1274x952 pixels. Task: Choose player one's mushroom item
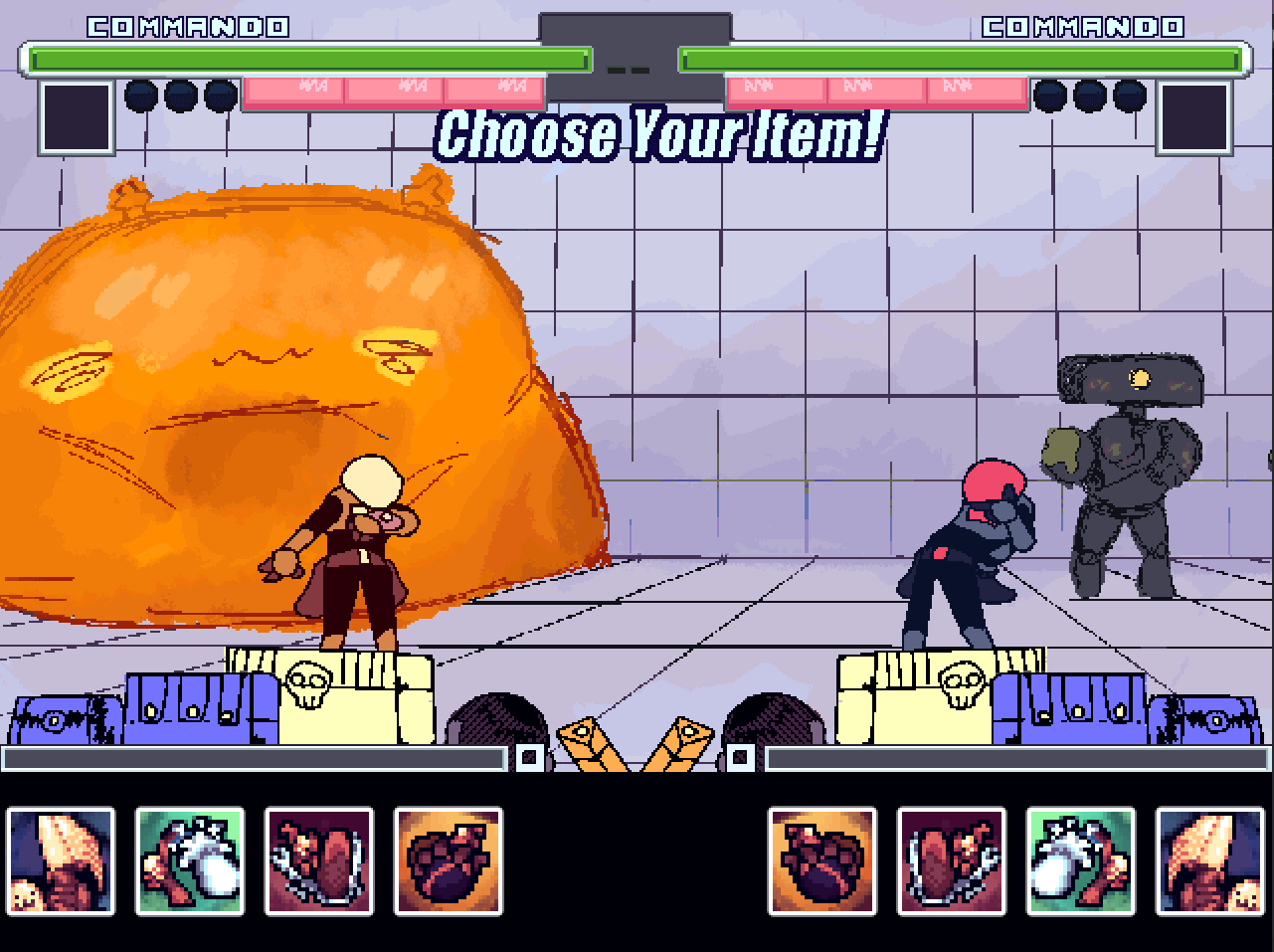[x=61, y=861]
